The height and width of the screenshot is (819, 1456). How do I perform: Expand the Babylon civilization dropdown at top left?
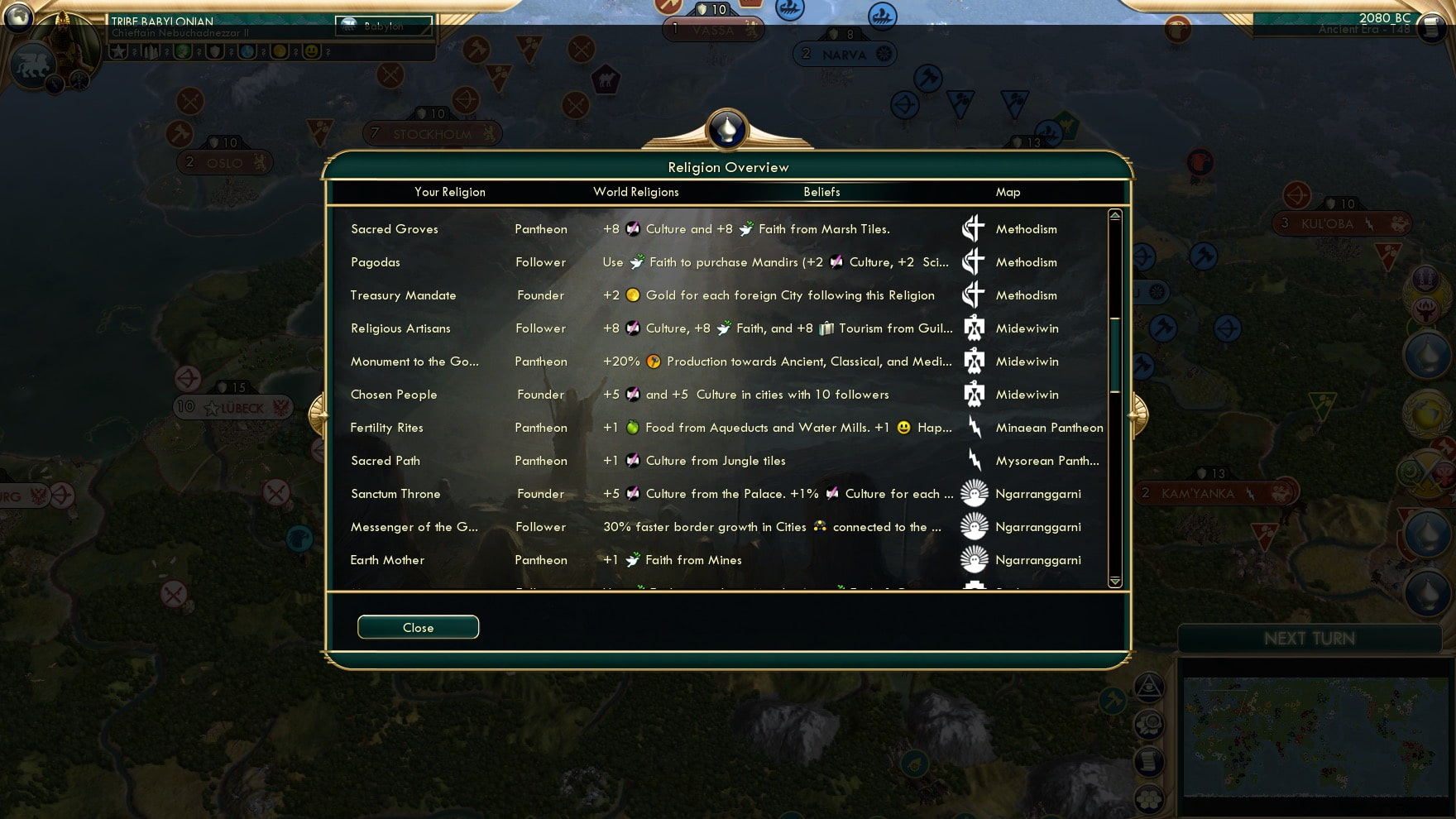point(382,26)
